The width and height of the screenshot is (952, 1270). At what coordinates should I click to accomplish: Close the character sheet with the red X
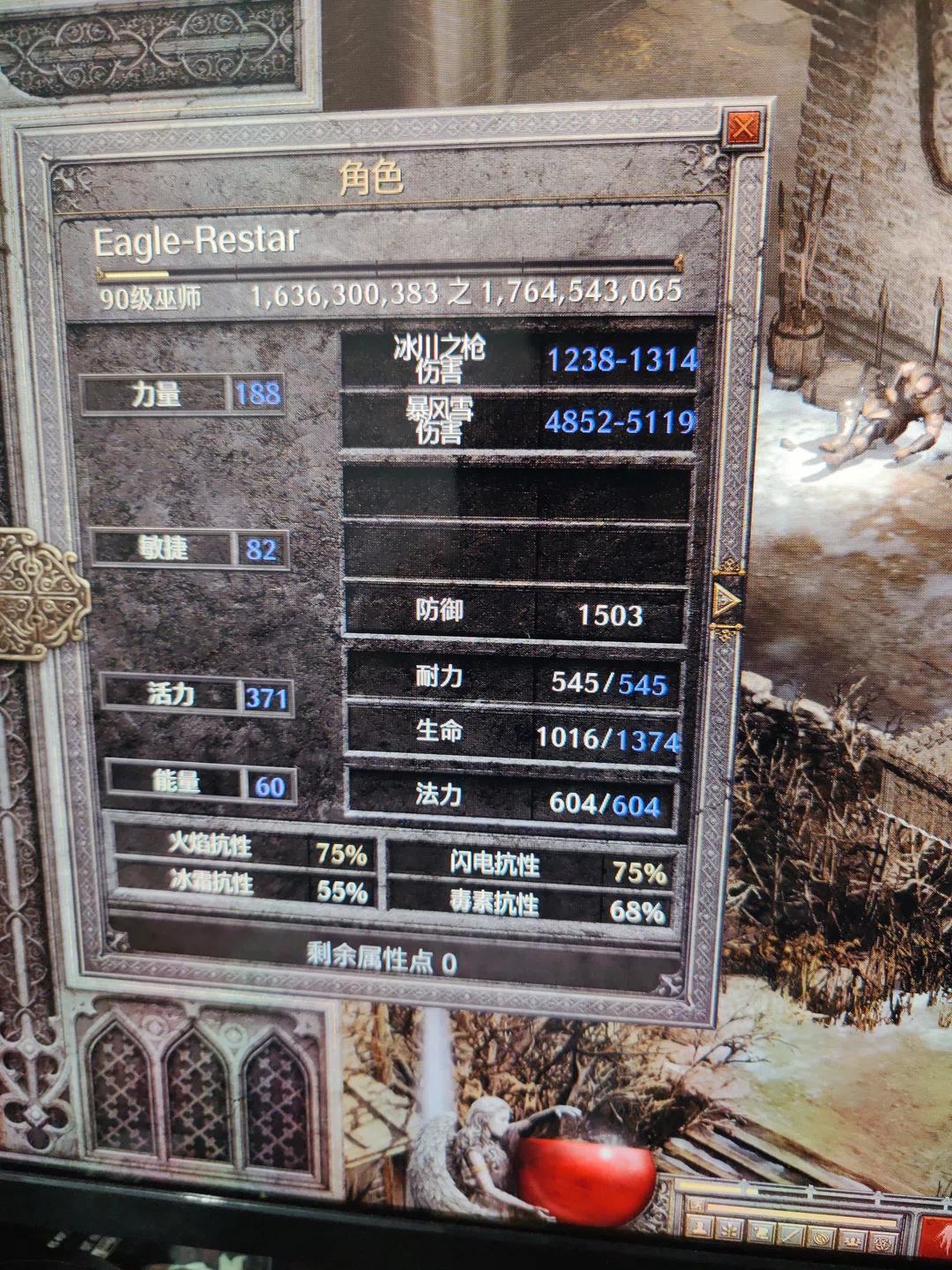[x=743, y=129]
